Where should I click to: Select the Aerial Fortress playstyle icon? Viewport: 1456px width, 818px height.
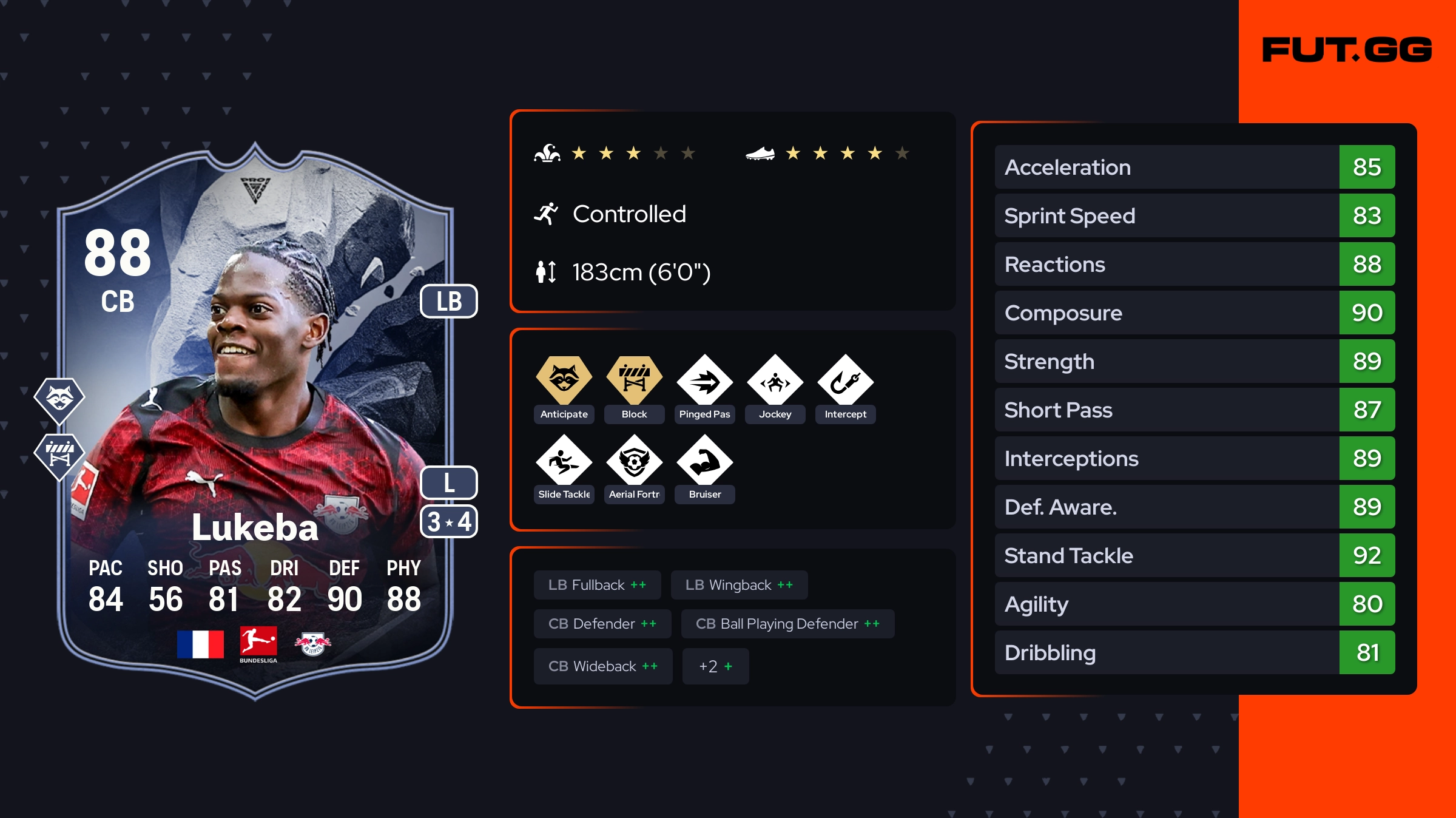coord(635,462)
